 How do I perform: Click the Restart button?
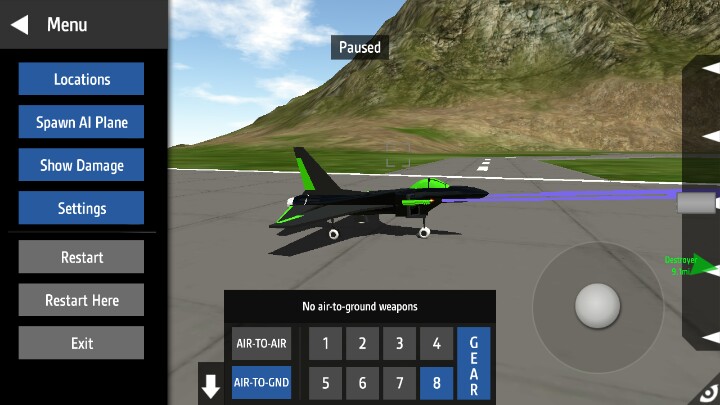(x=81, y=257)
